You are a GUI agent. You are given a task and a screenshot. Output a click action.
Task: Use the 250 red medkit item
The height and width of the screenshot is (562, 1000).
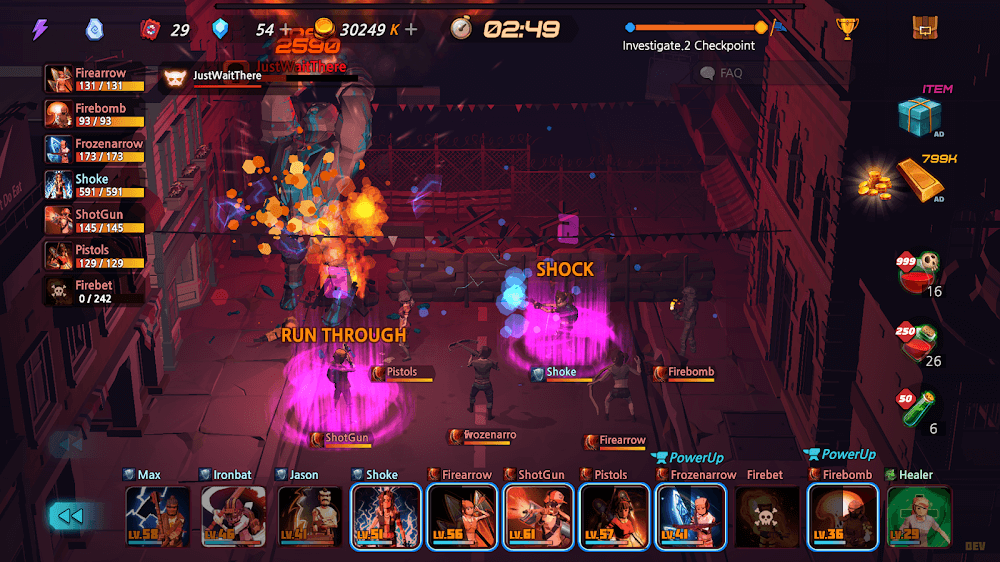[x=919, y=340]
